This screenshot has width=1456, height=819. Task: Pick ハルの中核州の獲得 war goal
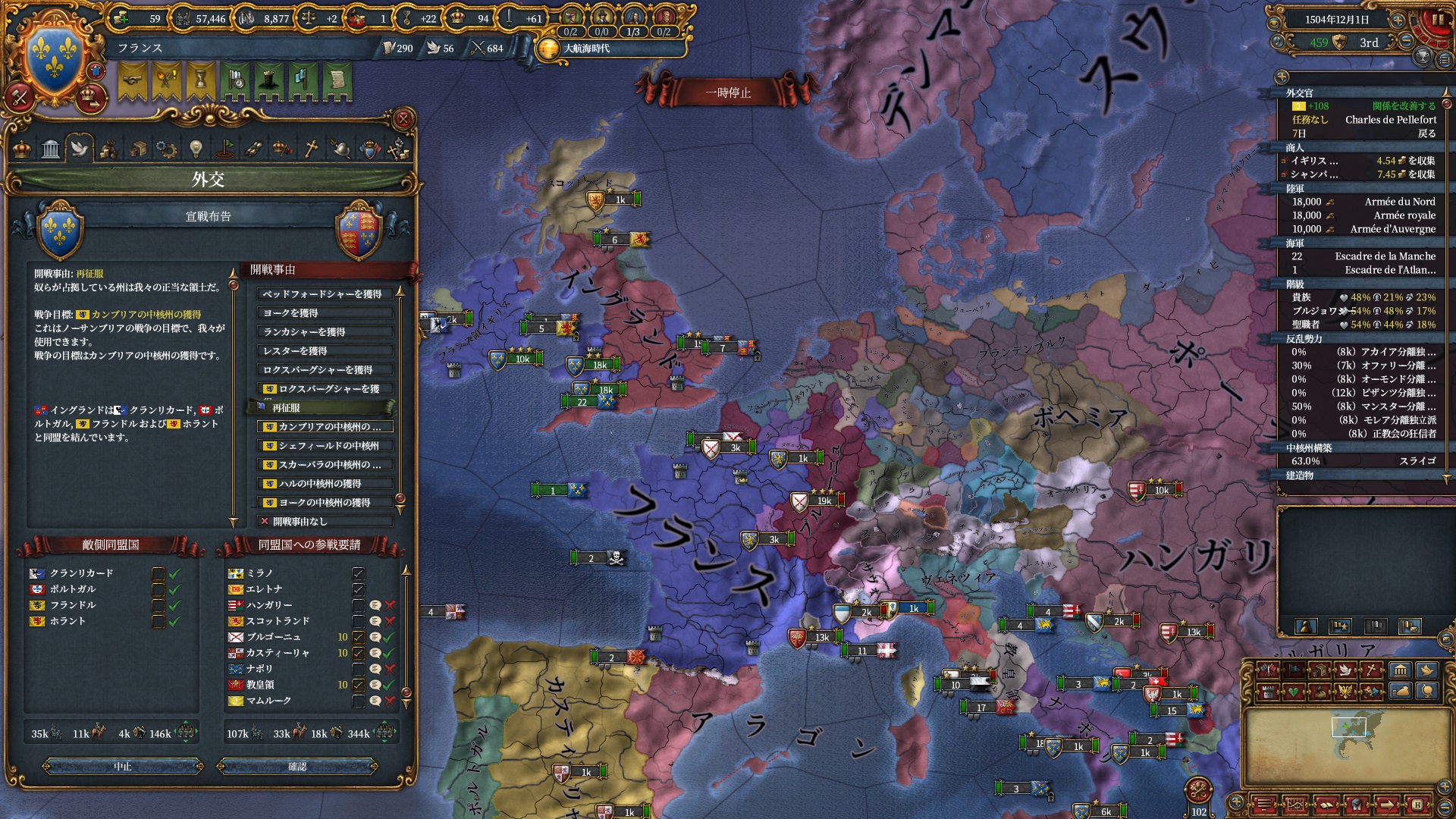[x=325, y=484]
